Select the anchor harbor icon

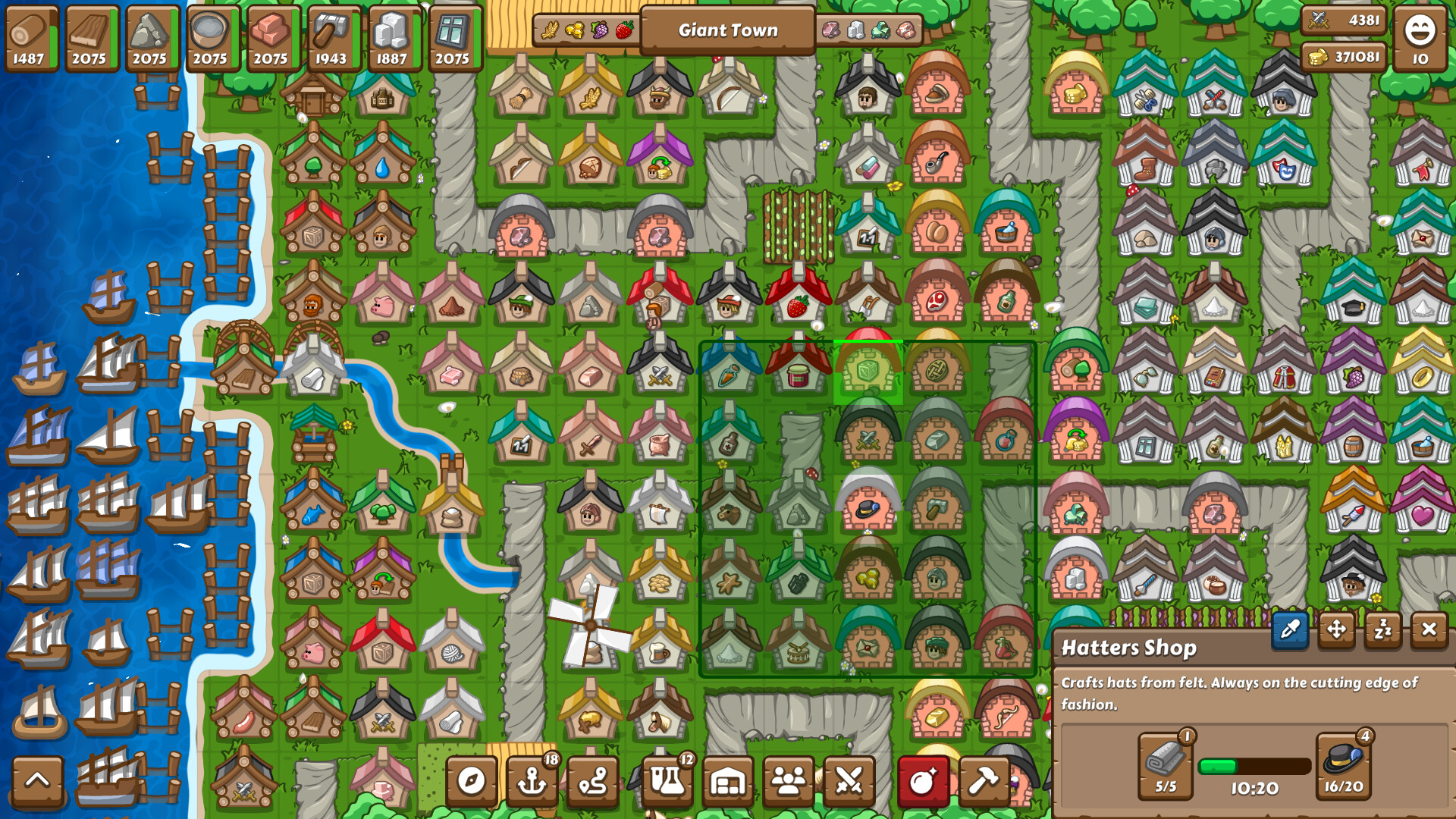click(533, 780)
